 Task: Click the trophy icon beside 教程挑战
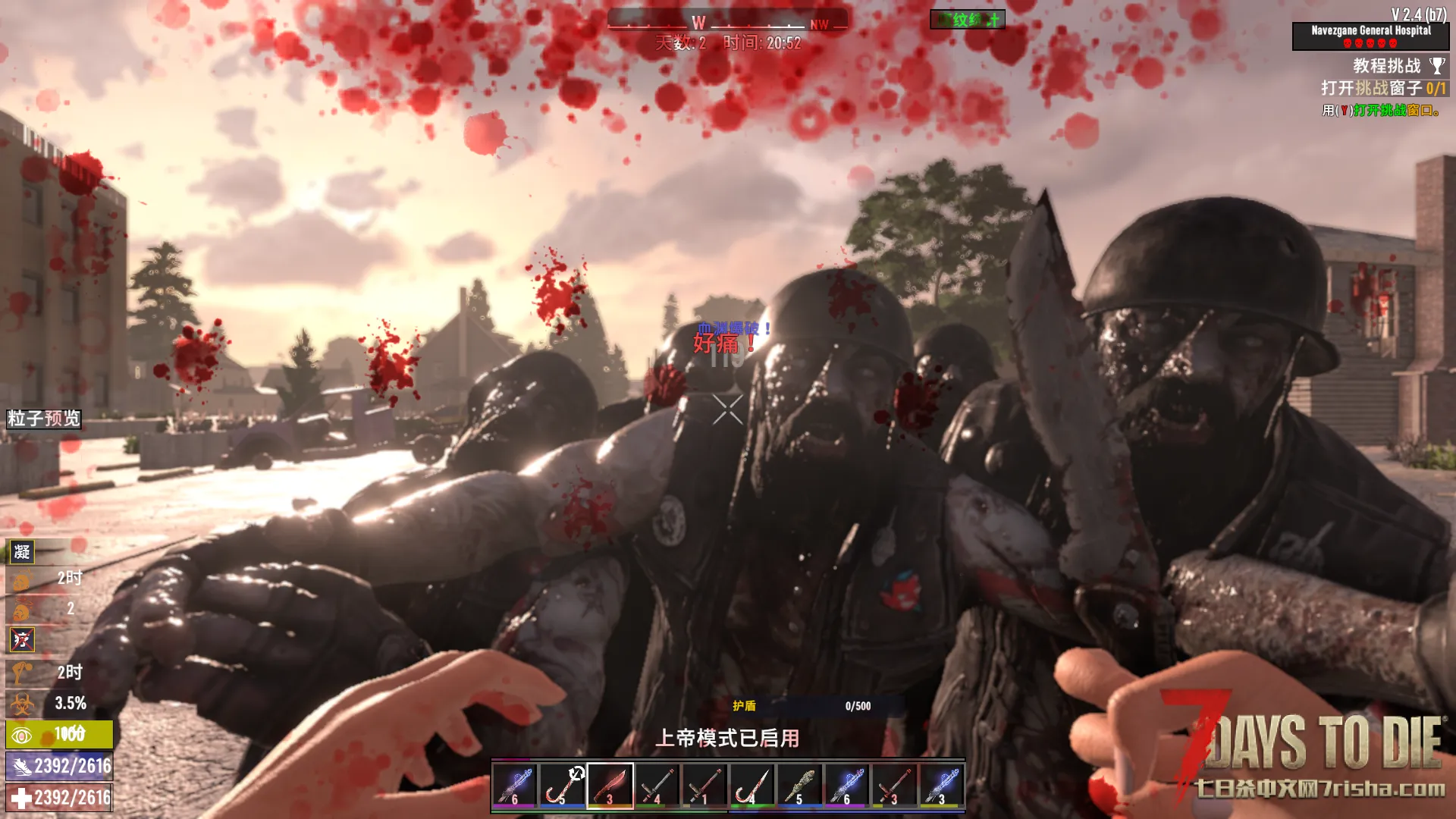tap(1437, 66)
